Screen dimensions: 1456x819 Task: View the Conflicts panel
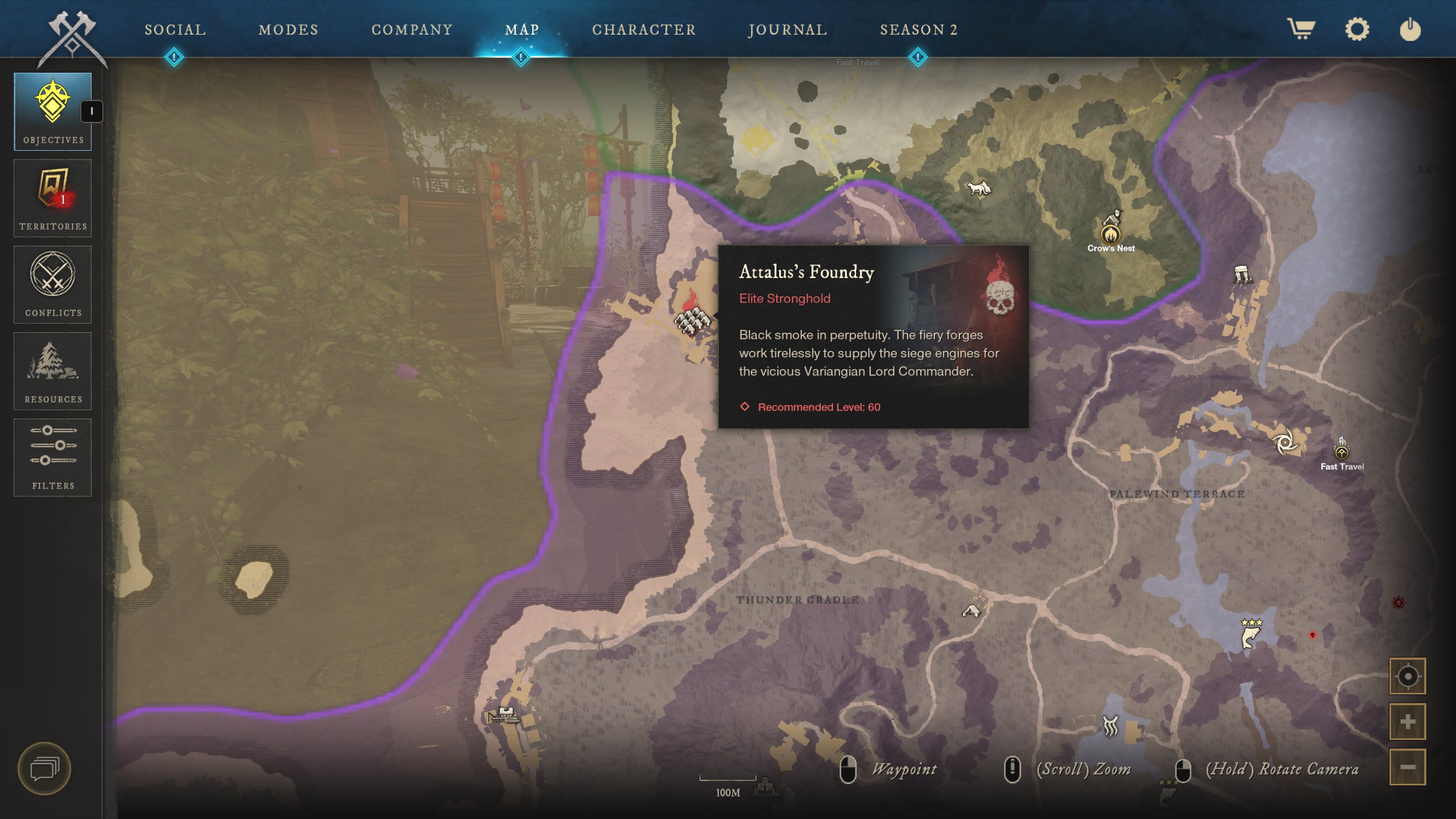53,284
